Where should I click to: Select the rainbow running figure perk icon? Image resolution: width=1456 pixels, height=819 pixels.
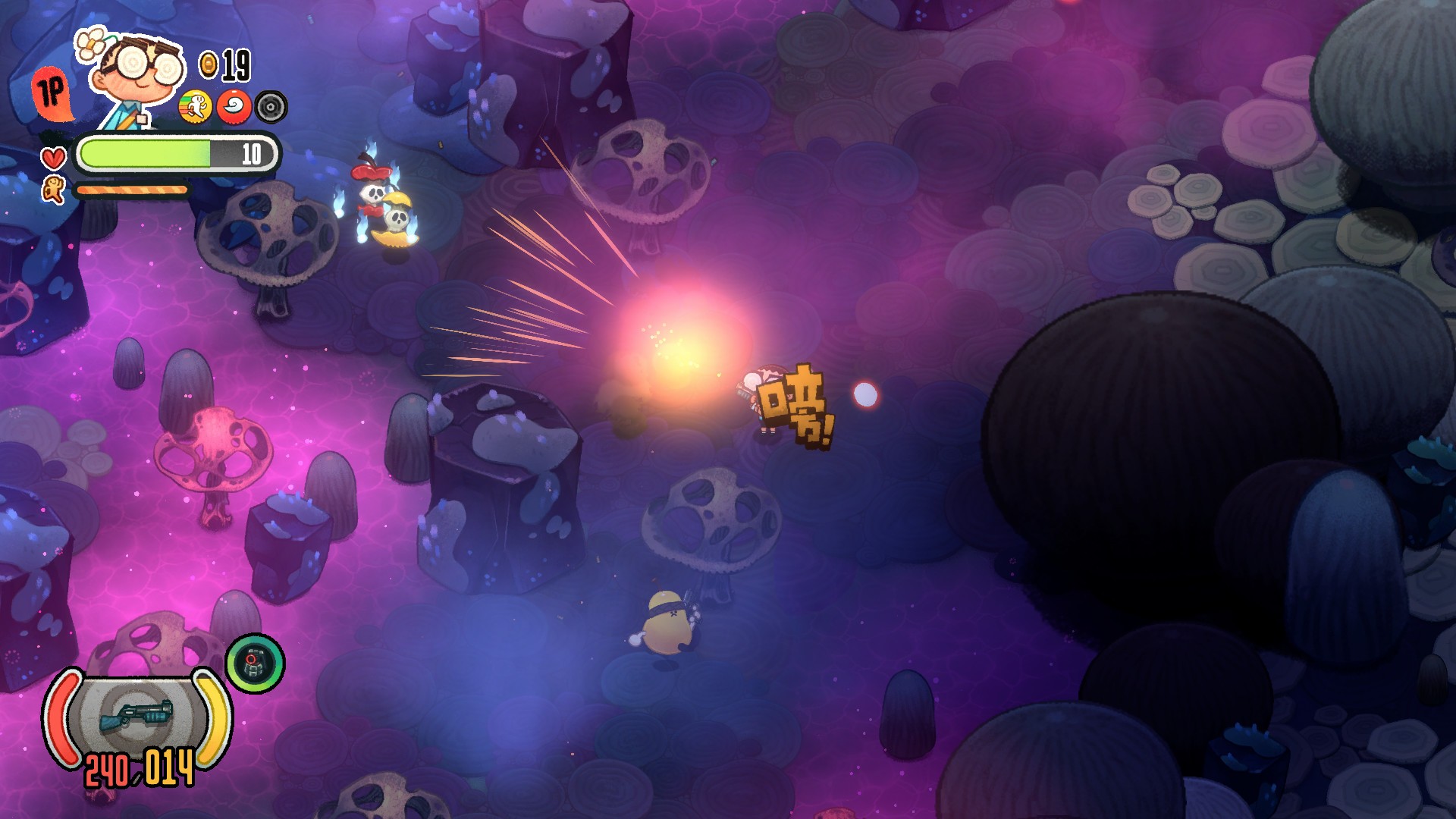click(x=195, y=107)
